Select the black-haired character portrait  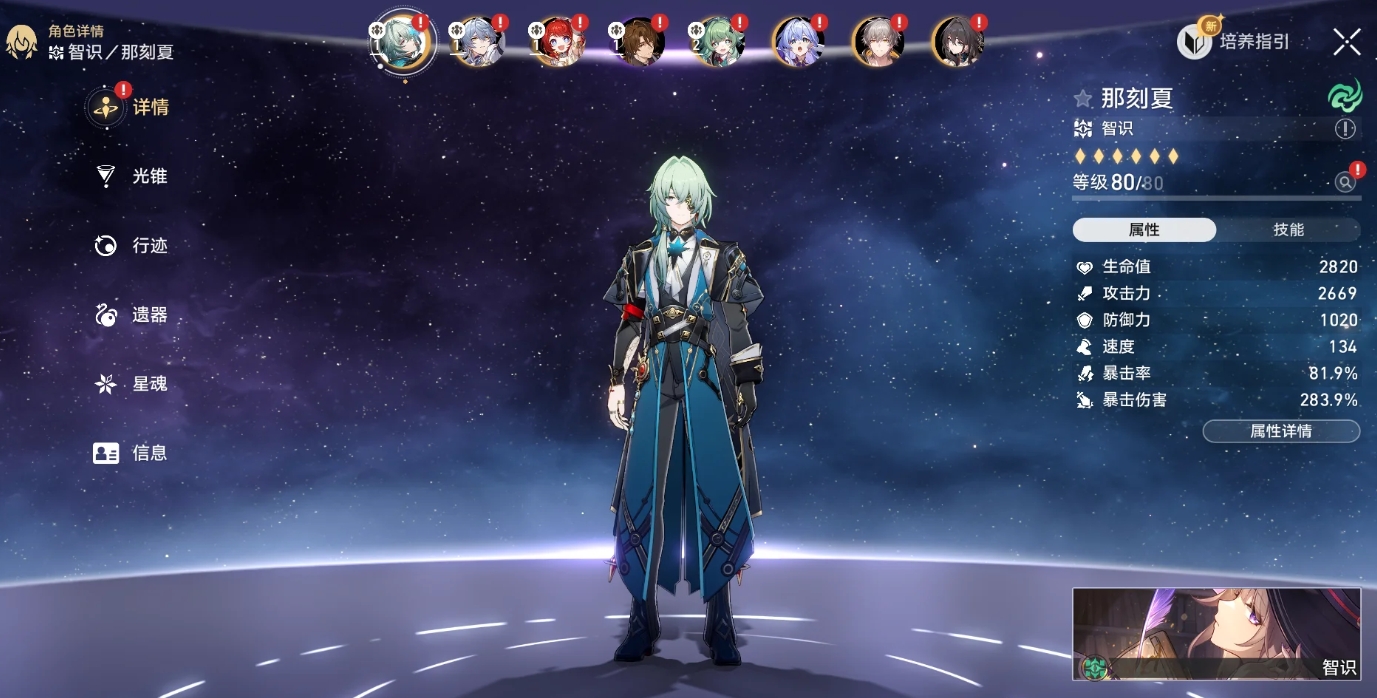(x=958, y=42)
